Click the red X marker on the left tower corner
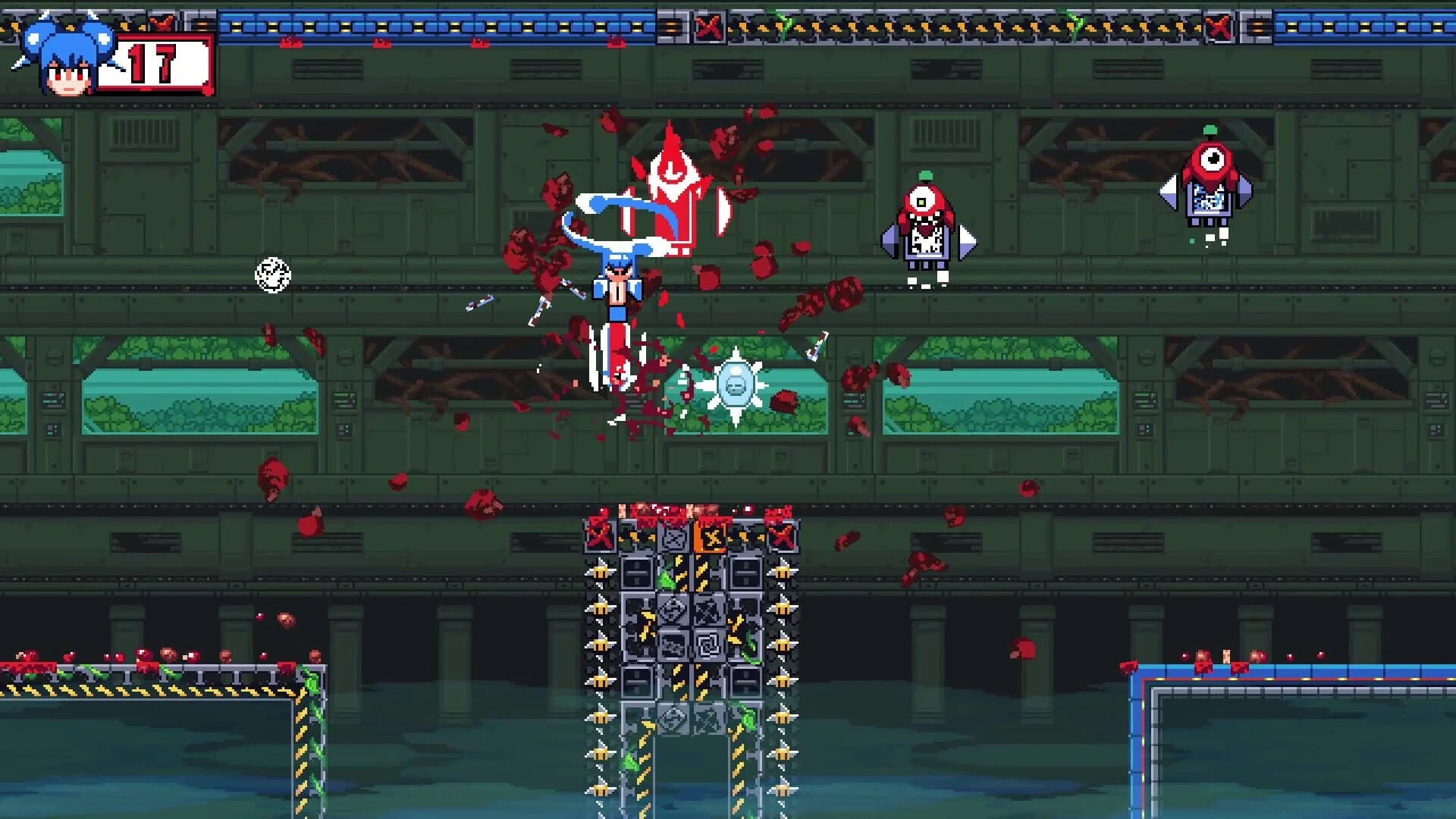Image resolution: width=1456 pixels, height=819 pixels. tap(599, 538)
